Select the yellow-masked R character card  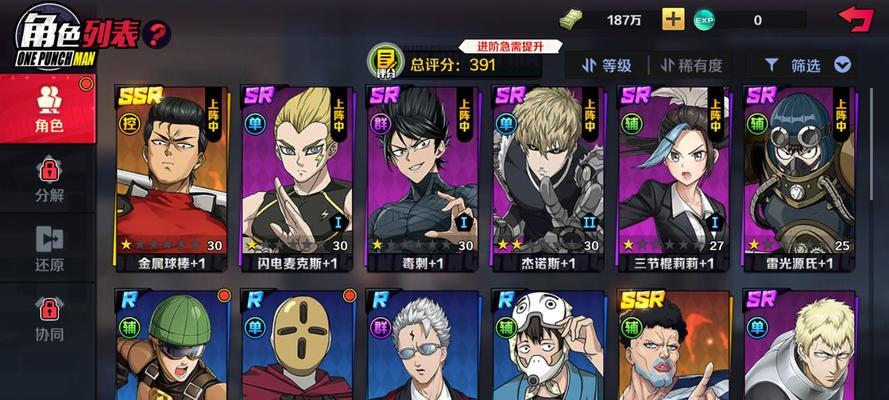pos(299,346)
